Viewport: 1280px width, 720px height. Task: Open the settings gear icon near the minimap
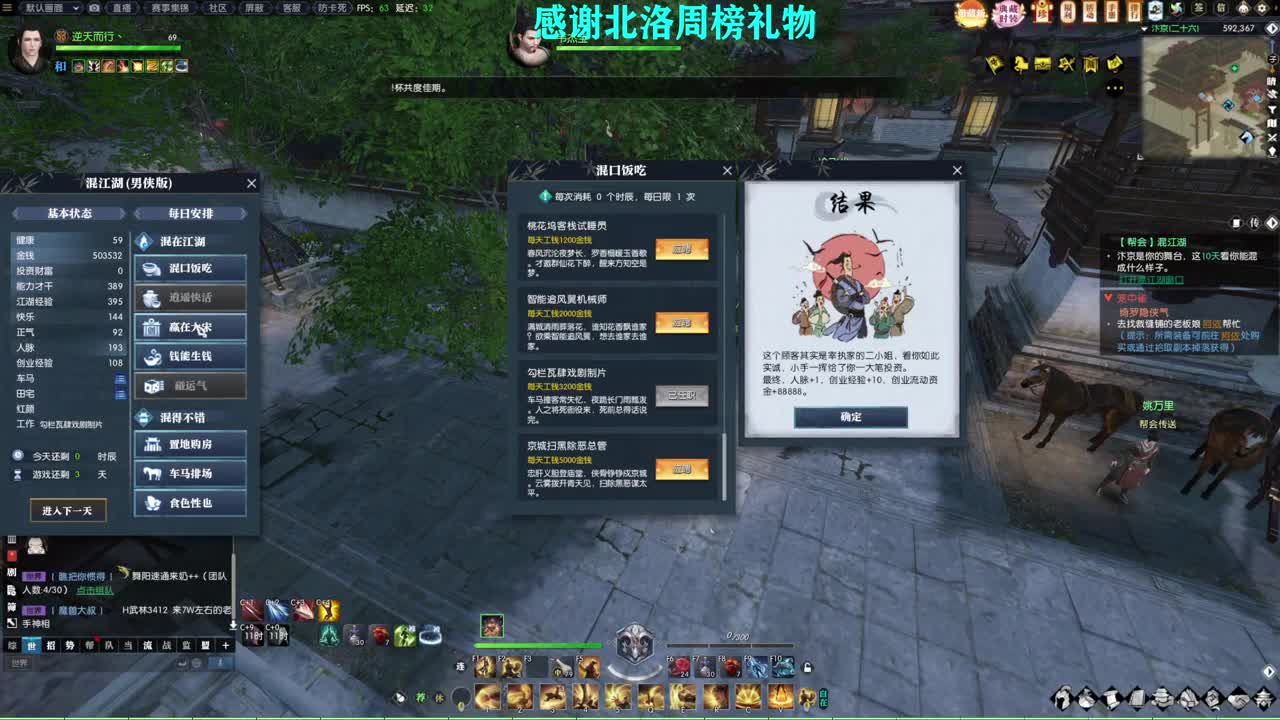point(1263,8)
